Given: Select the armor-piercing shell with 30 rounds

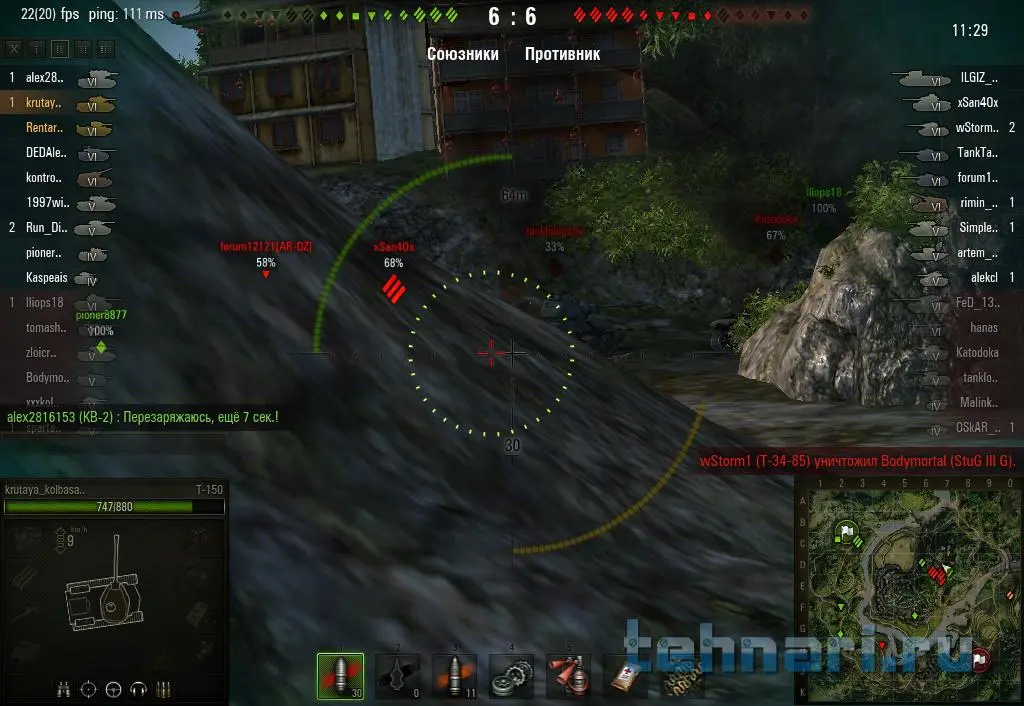Looking at the screenshot, I should [x=340, y=676].
